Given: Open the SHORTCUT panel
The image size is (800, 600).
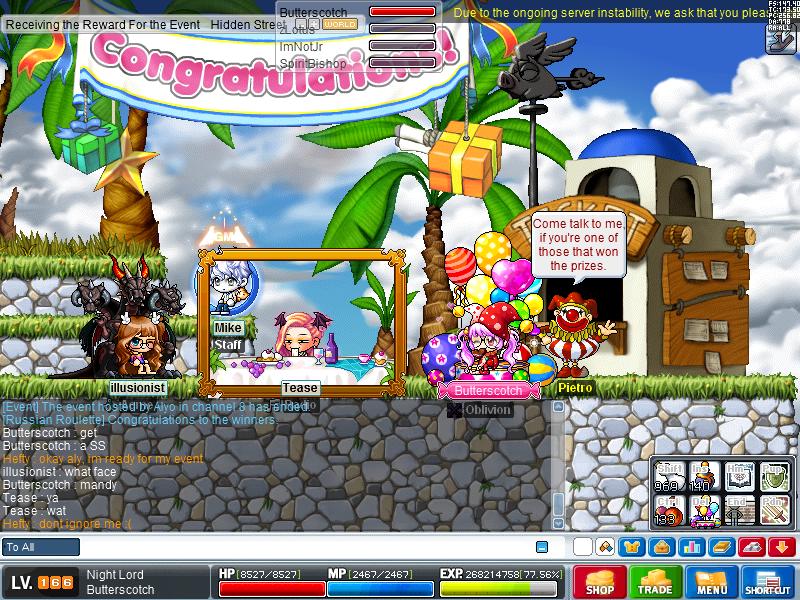Looking at the screenshot, I should click(768, 582).
